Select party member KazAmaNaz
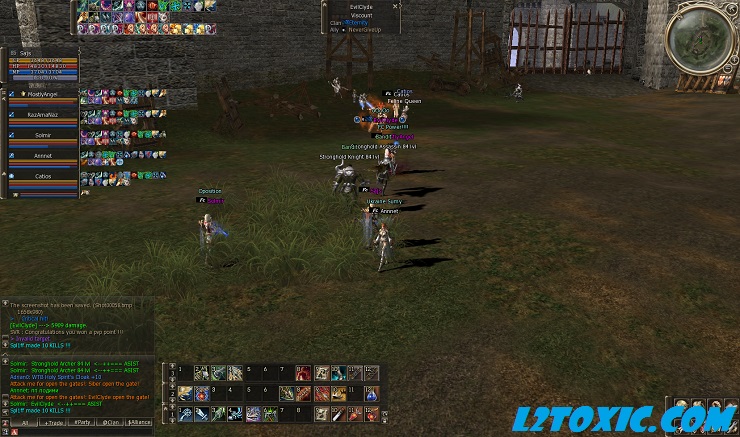 coord(43,115)
